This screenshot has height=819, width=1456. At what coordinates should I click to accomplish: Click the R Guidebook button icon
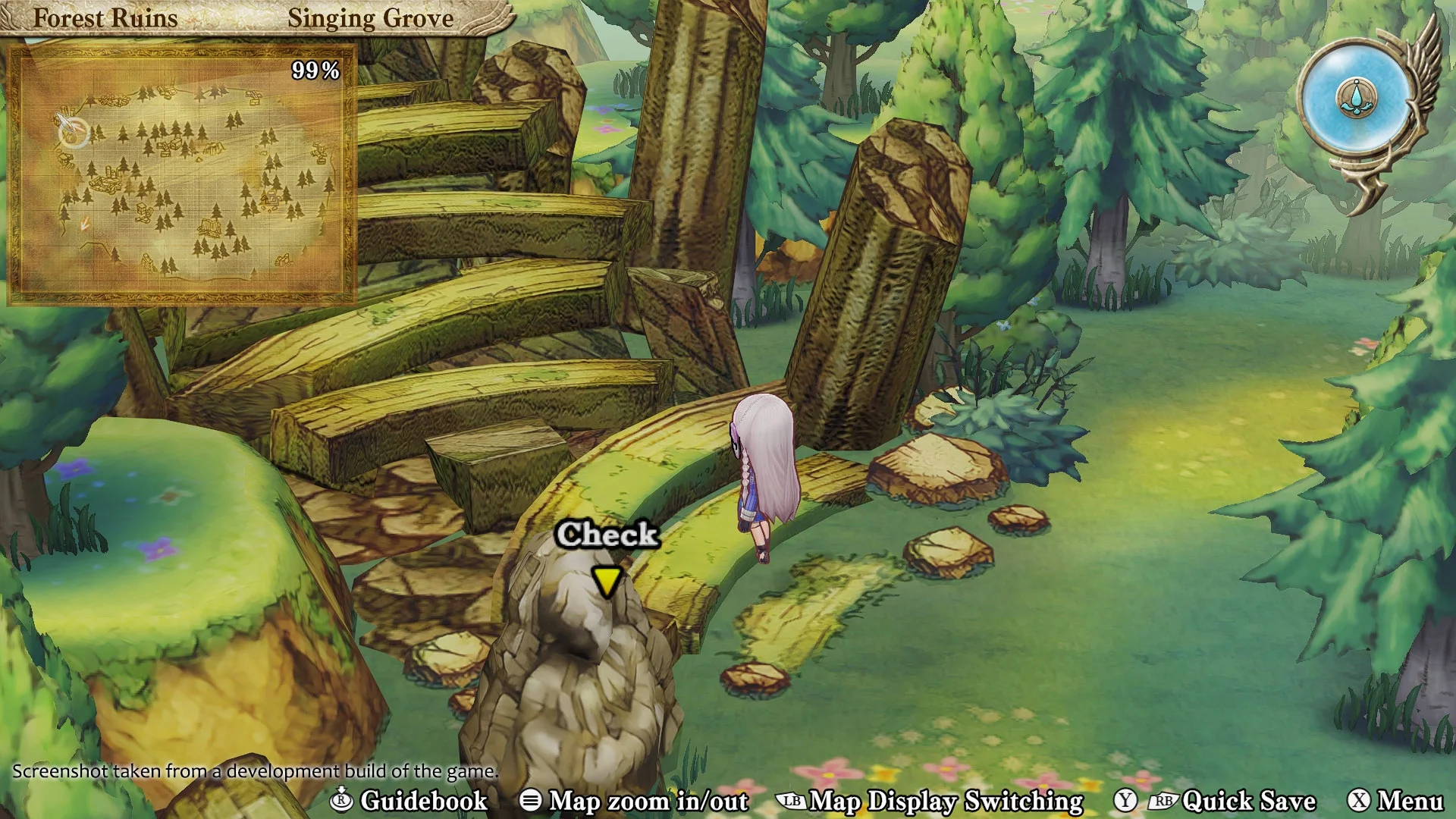[342, 801]
